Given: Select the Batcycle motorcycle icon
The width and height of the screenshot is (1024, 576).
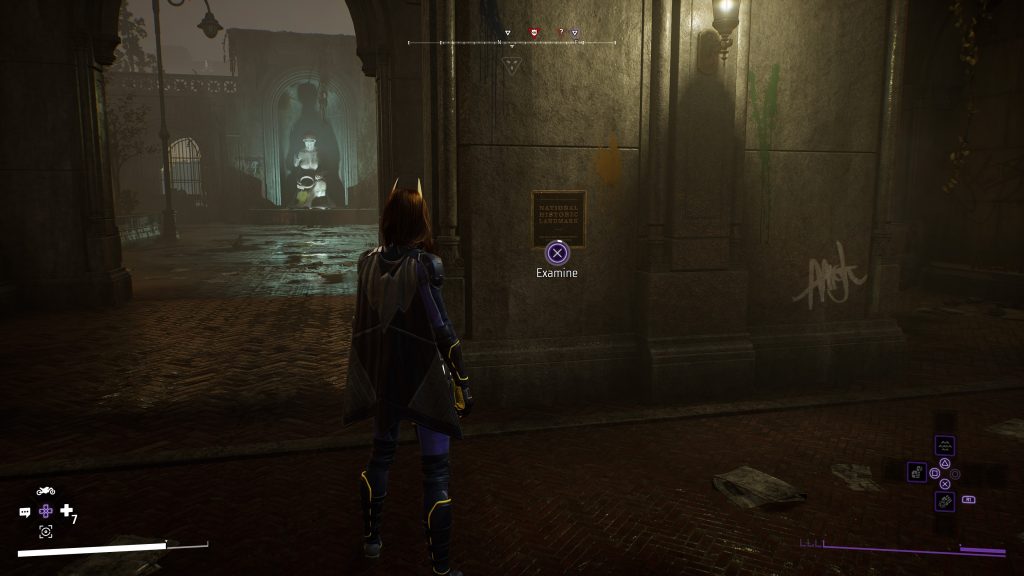Looking at the screenshot, I should (x=45, y=491).
